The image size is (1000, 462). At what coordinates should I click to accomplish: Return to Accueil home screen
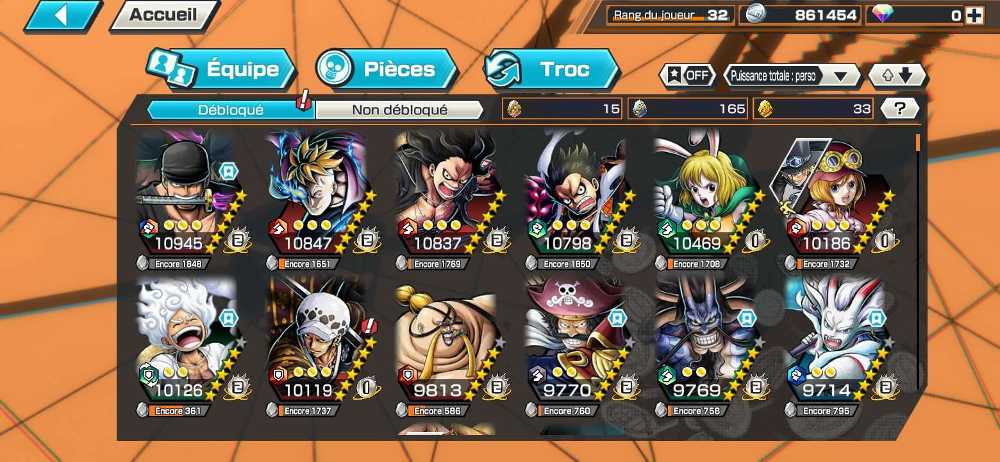click(164, 15)
